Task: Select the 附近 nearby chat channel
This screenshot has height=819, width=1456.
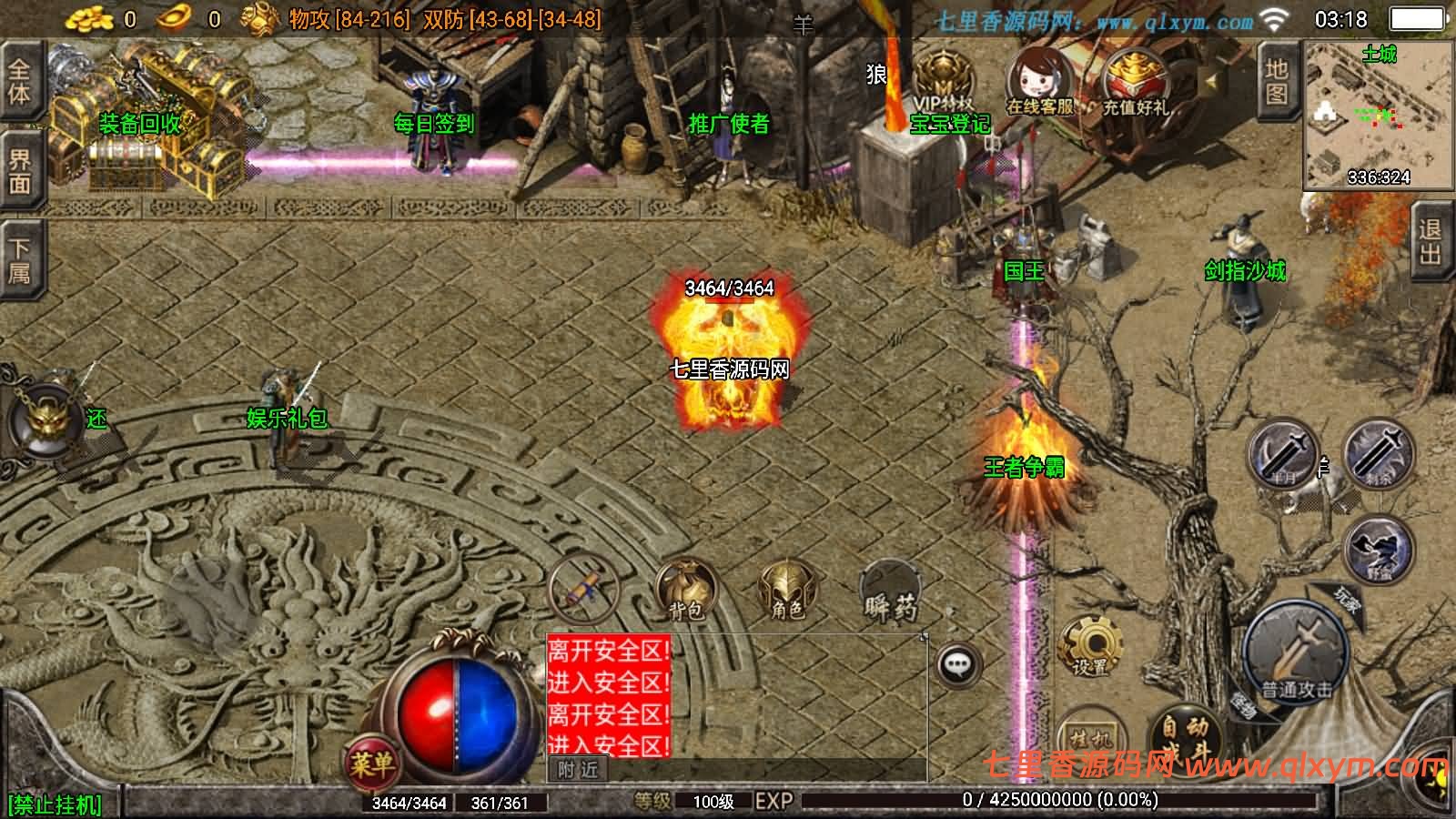Action: 578,770
